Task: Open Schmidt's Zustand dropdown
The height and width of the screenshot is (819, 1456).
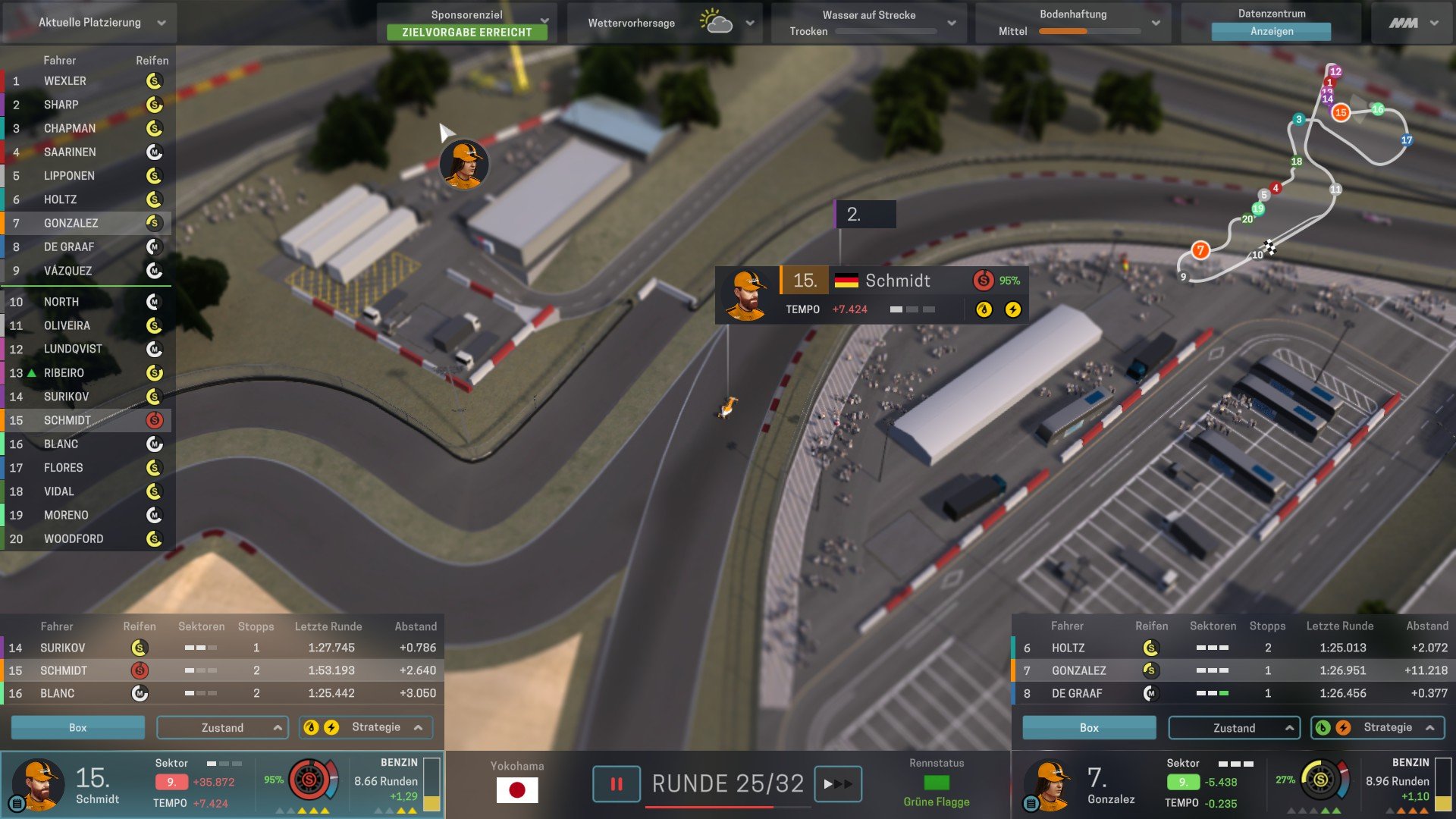Action: pyautogui.click(x=222, y=727)
